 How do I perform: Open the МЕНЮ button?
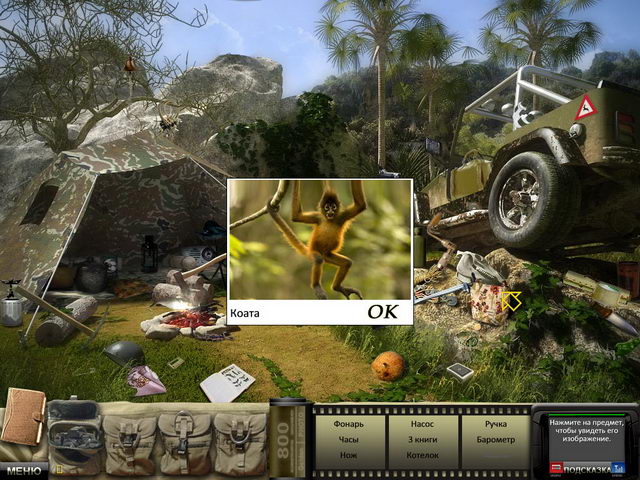pyautogui.click(x=22, y=469)
